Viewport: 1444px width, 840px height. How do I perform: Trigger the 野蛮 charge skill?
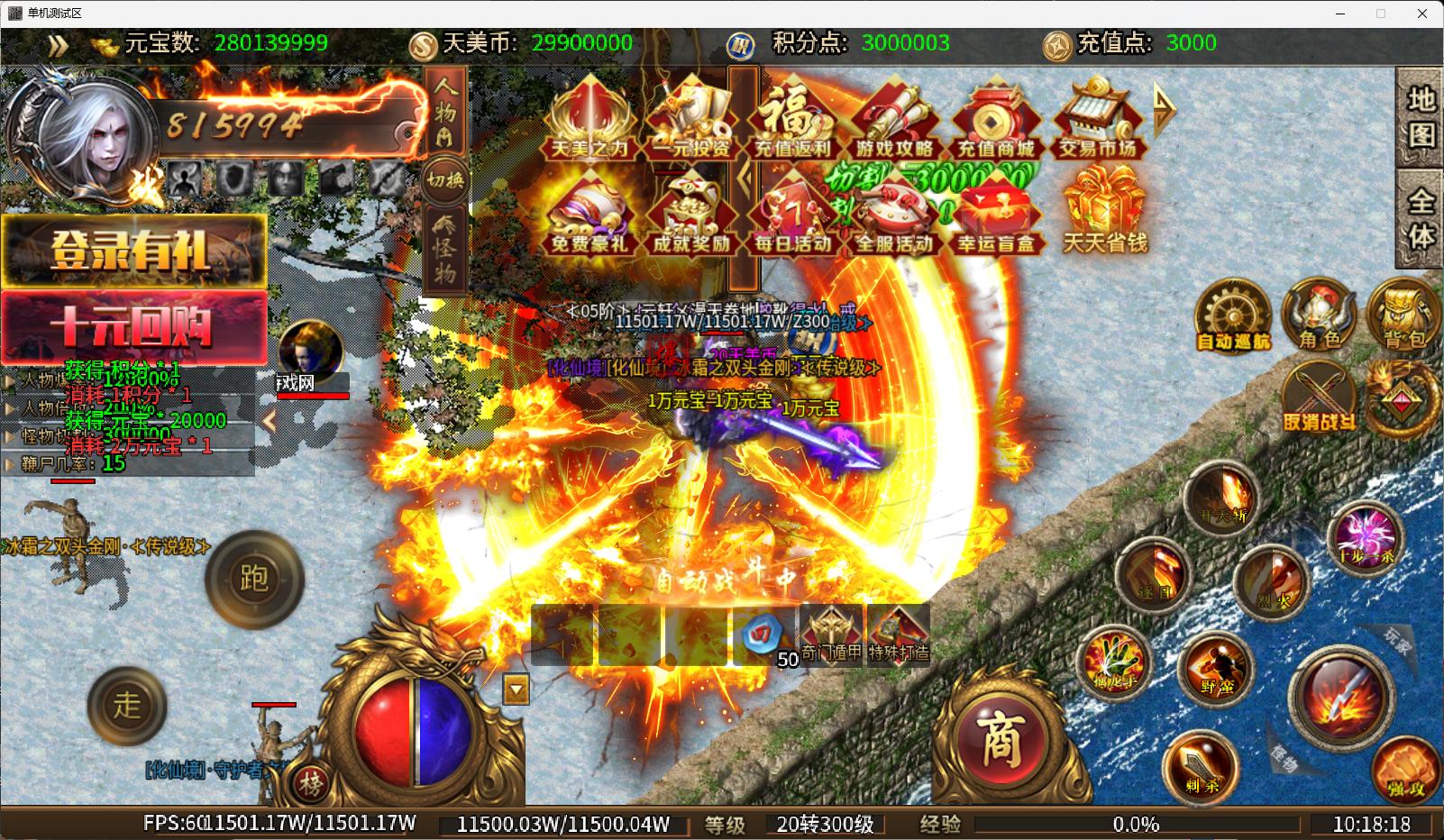[x=1217, y=667]
